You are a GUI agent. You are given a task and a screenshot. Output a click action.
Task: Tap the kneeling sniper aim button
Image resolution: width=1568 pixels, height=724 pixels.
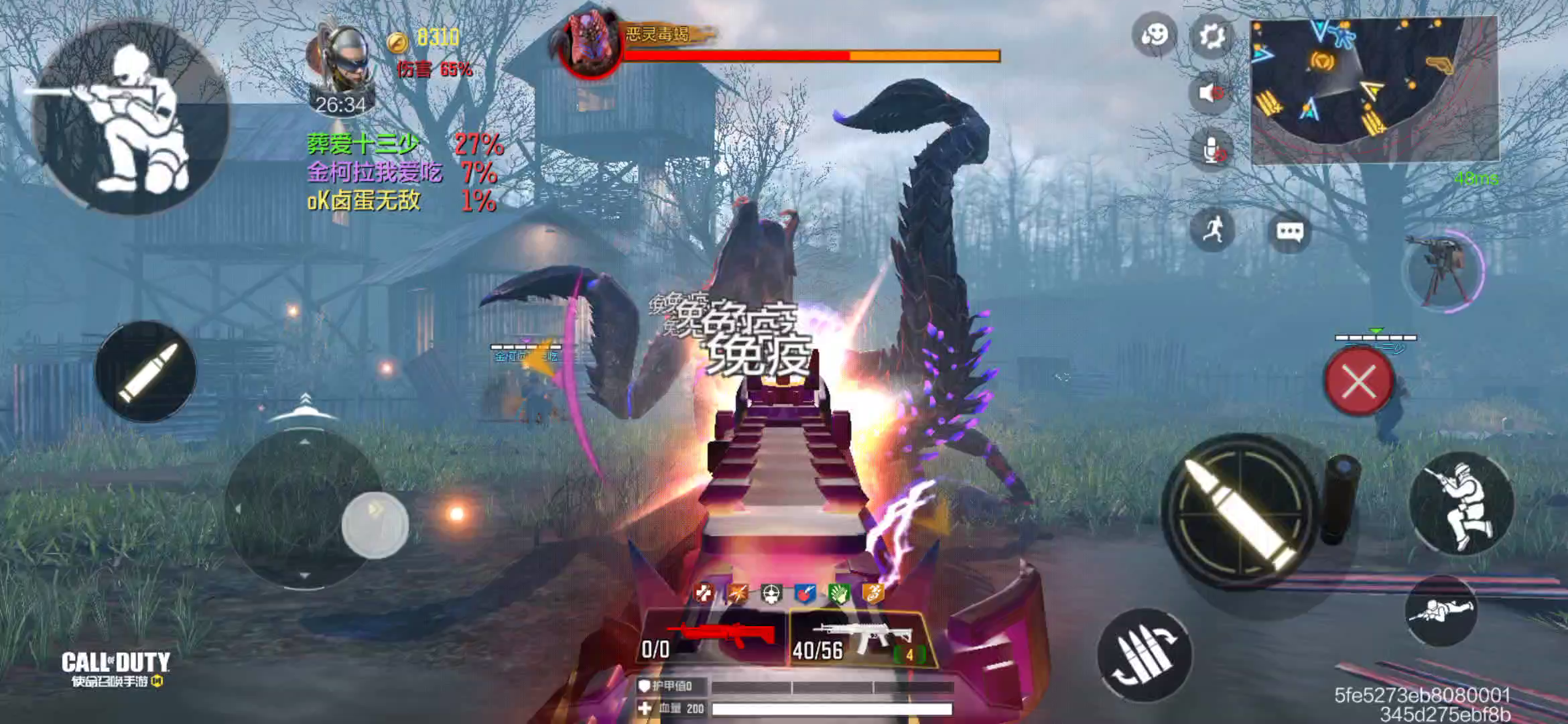coord(129,117)
